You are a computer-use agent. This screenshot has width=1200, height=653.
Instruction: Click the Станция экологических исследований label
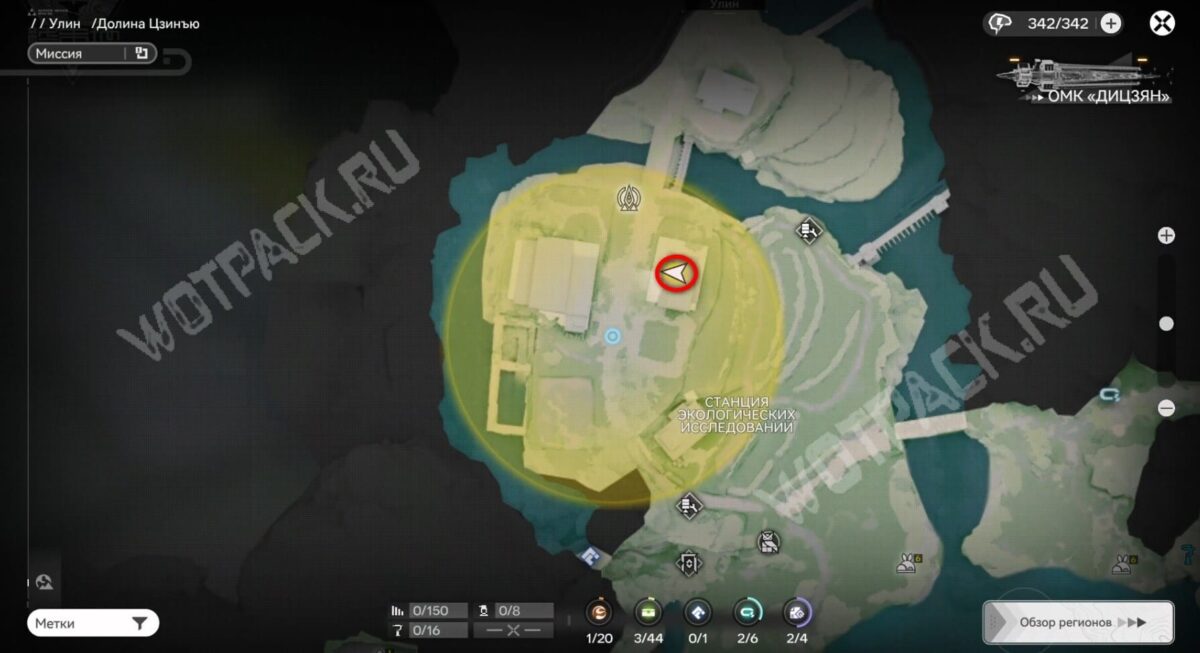coord(736,414)
